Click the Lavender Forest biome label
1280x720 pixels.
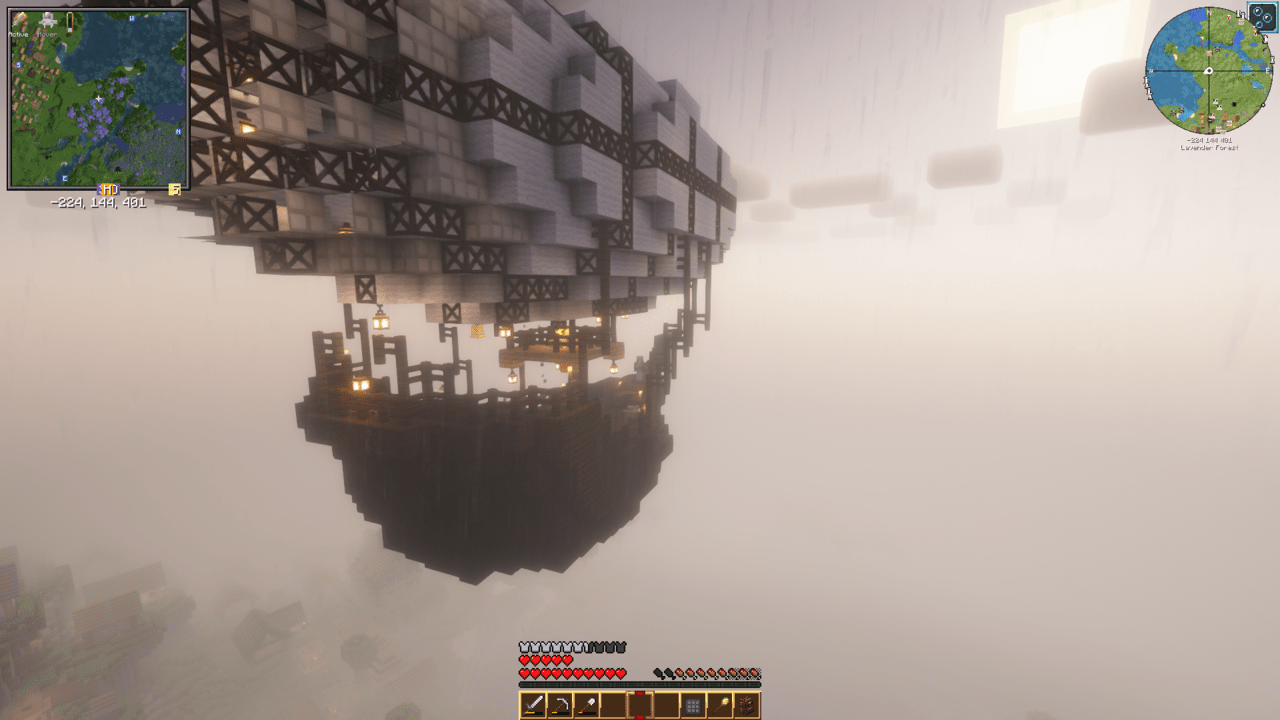click(1210, 148)
